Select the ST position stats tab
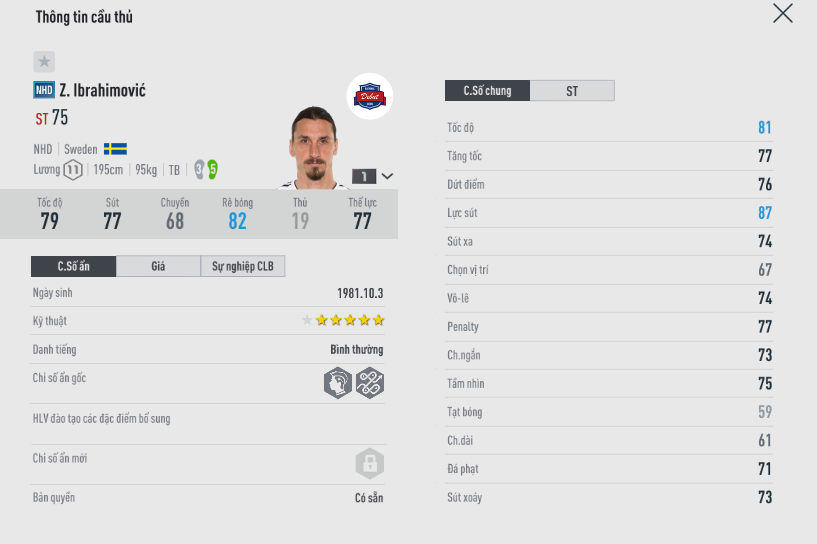This screenshot has width=817, height=544. tap(572, 91)
